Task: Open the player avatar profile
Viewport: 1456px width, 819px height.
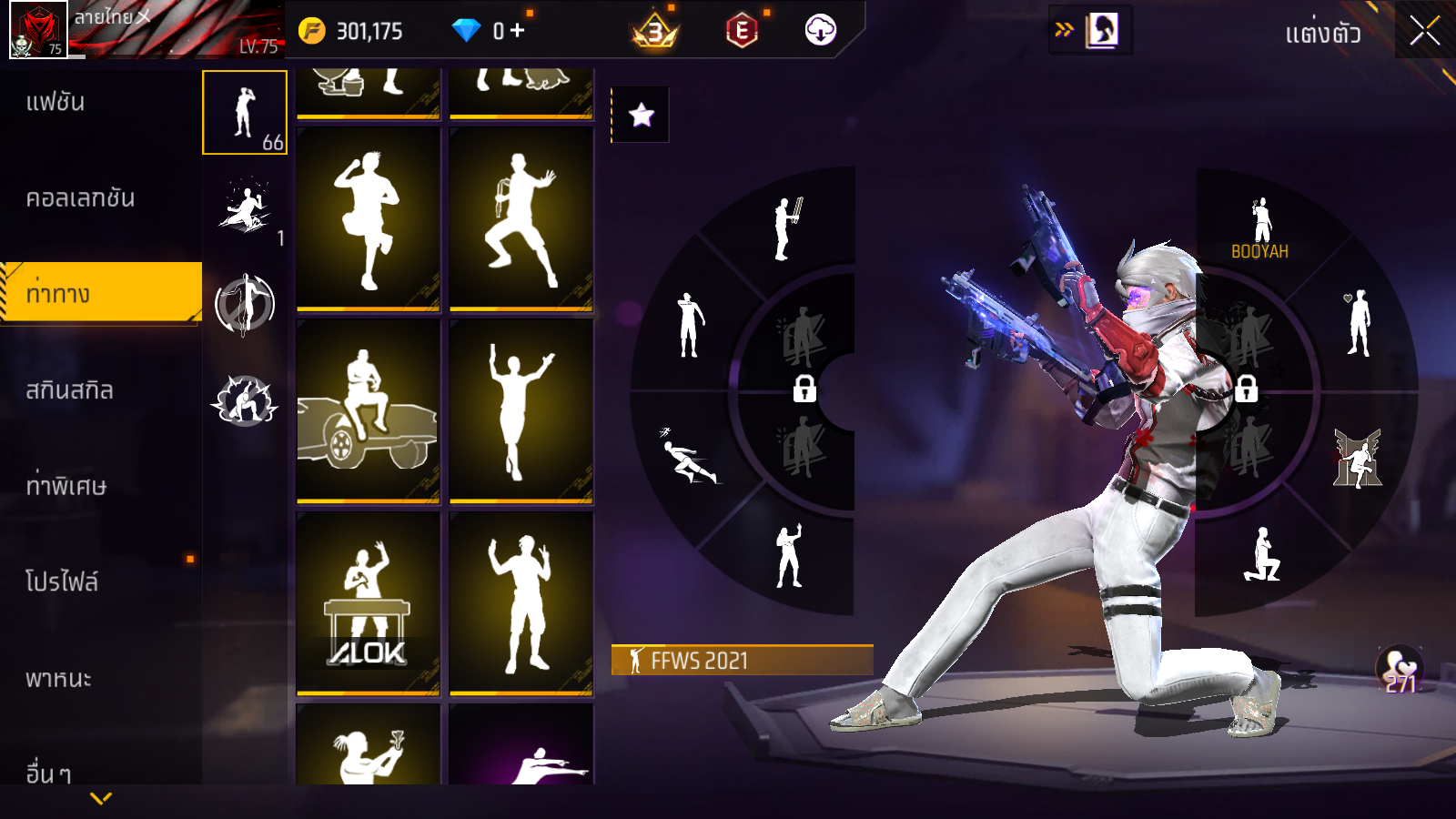Action: 38,29
